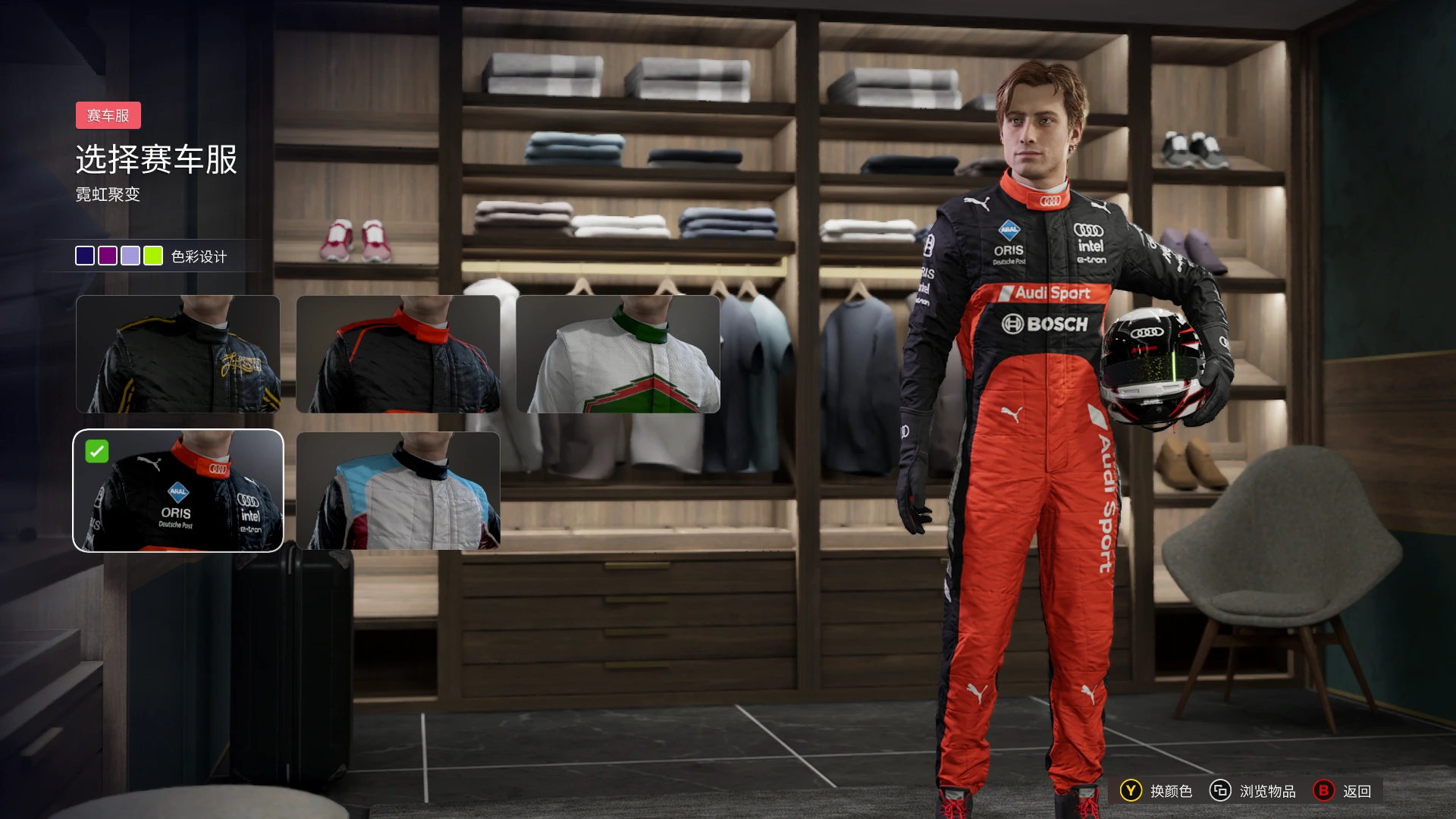1456x819 pixels.
Task: Click the dark navy color swatch
Action: 85,256
